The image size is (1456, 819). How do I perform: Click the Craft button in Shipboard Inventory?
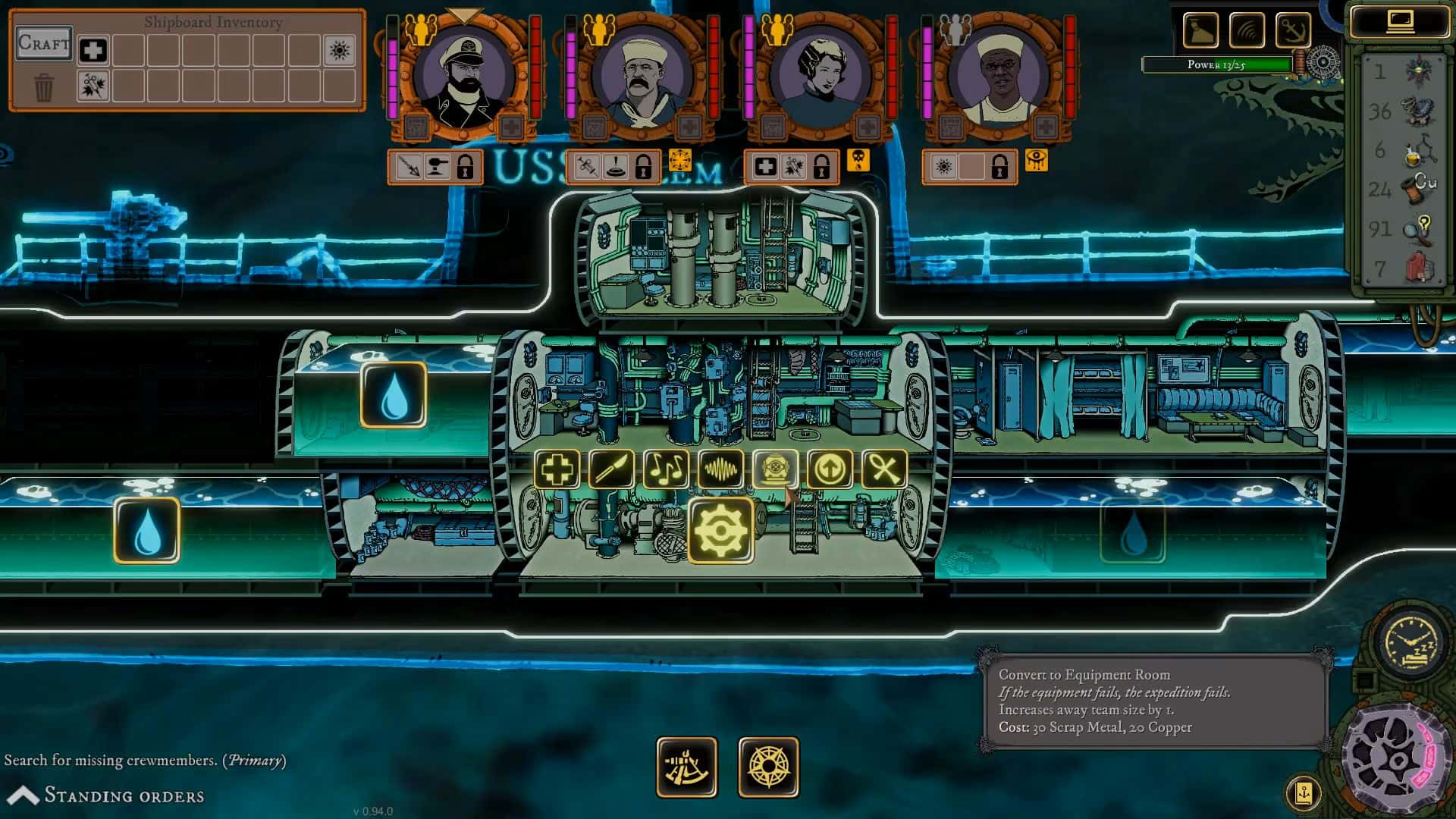pyautogui.click(x=42, y=44)
